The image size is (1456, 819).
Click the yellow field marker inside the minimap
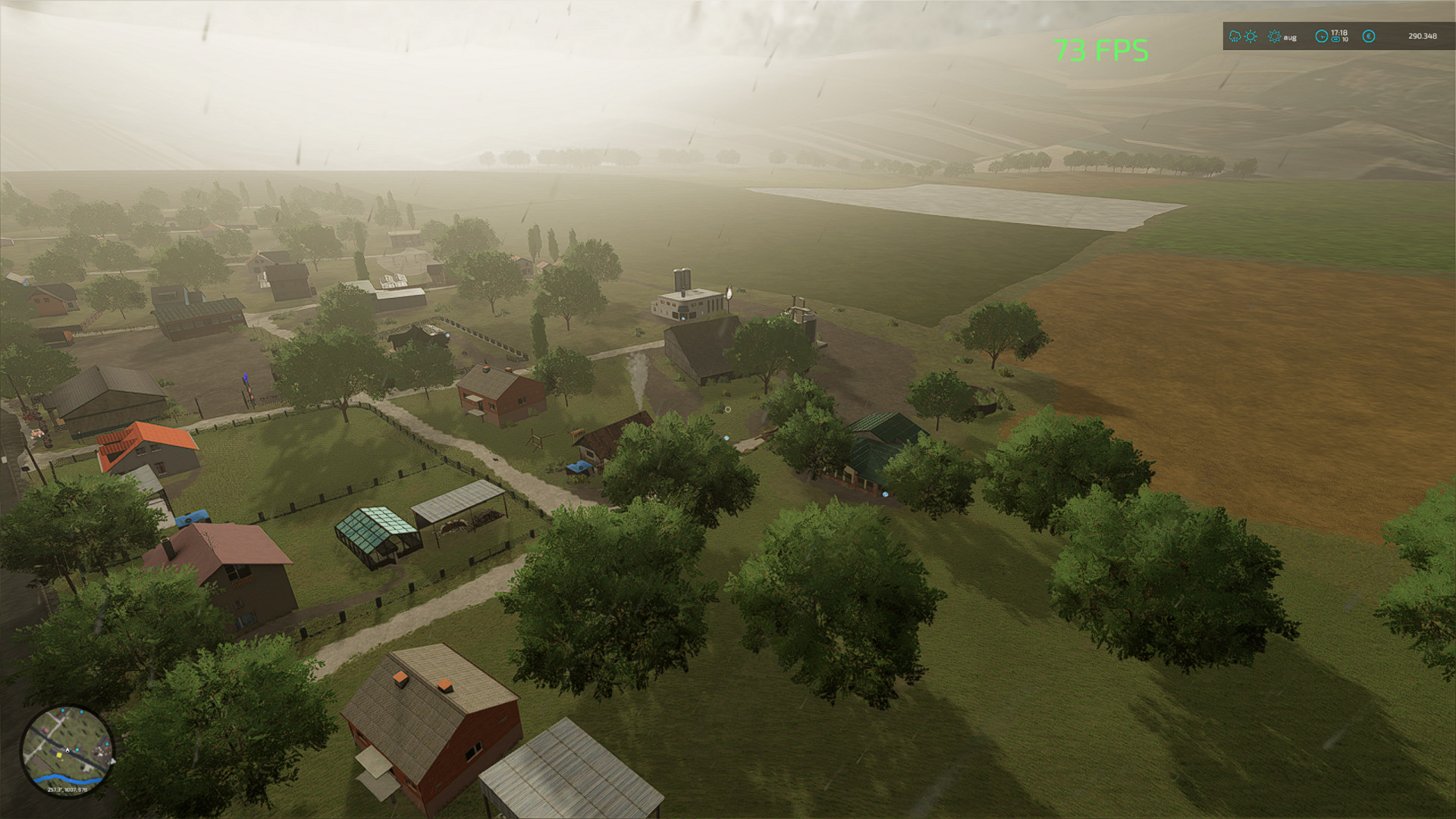[59, 755]
